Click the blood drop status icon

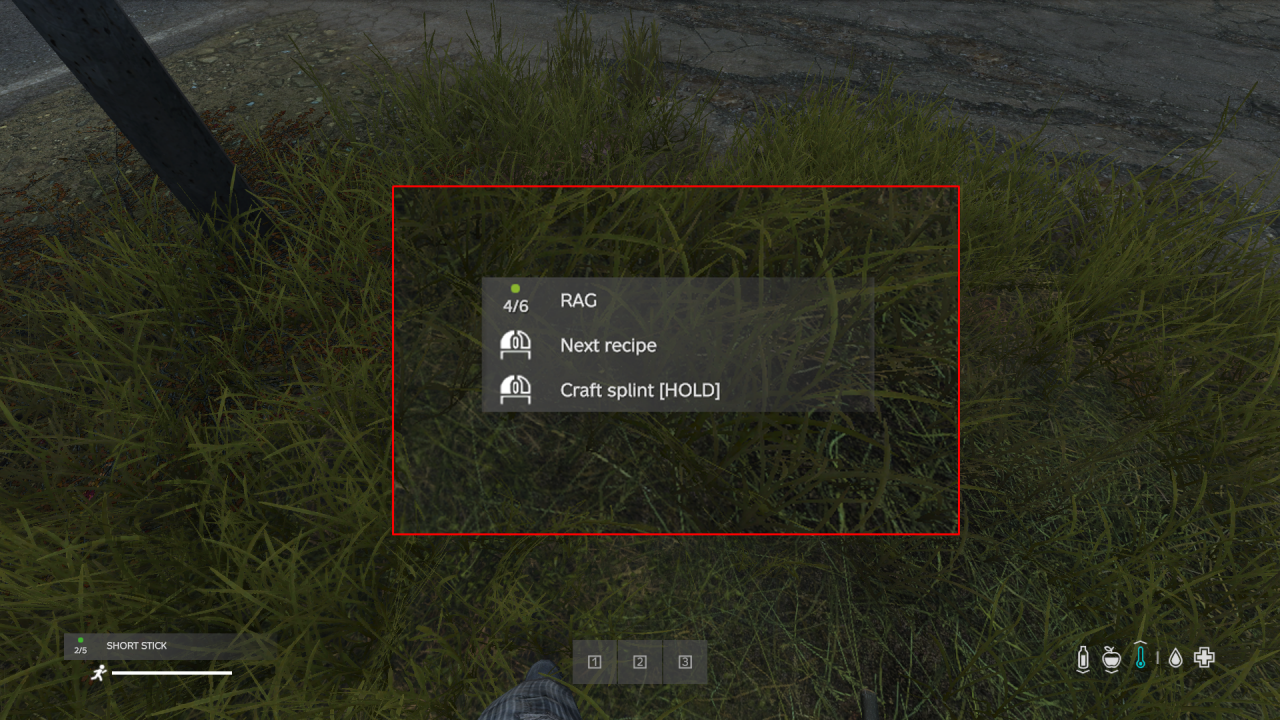(1175, 658)
